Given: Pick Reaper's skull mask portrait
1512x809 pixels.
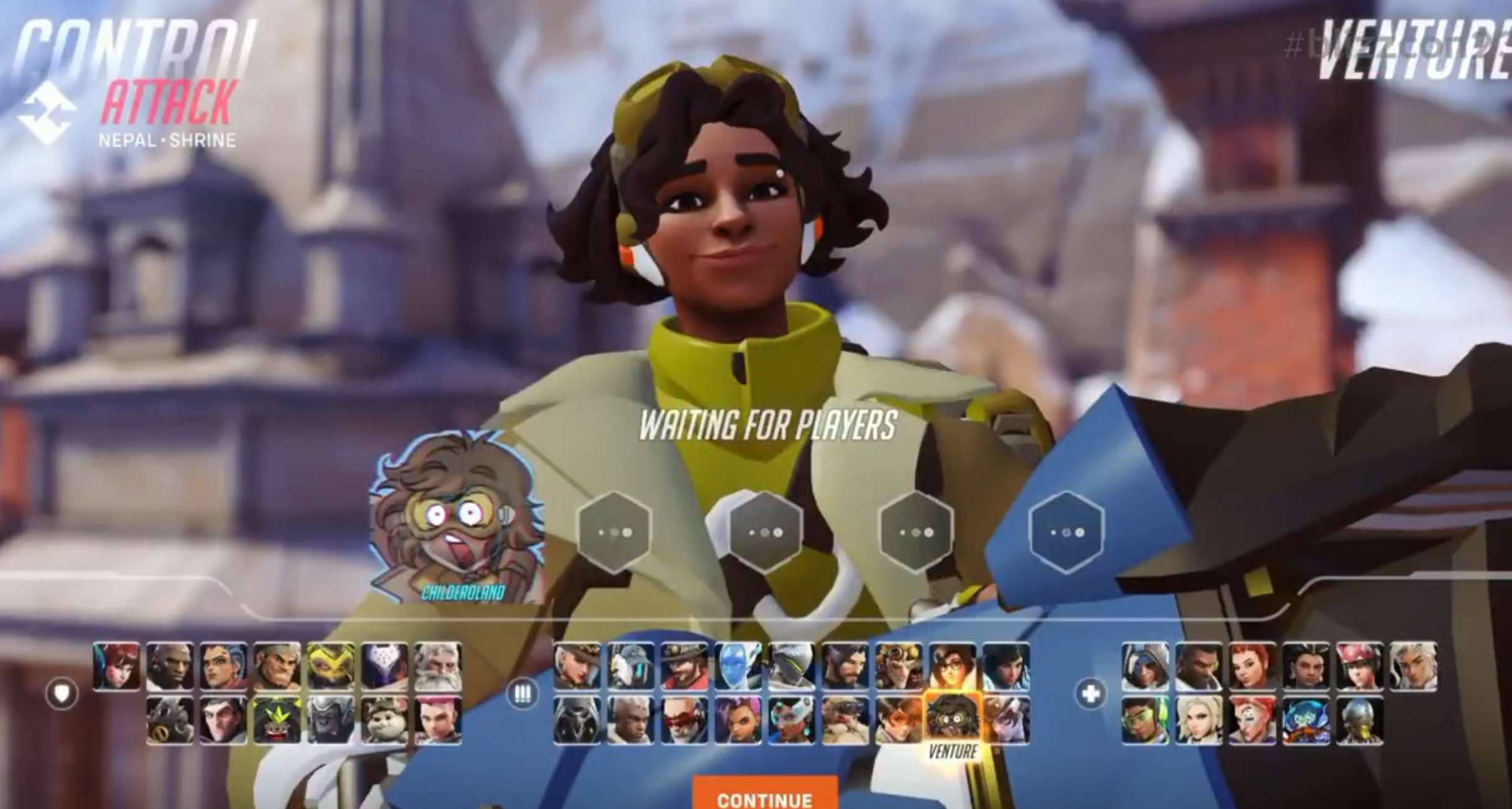Looking at the screenshot, I should [577, 720].
